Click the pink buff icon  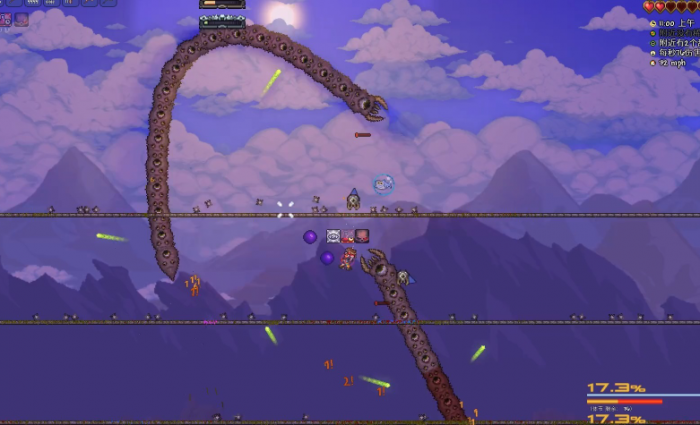click(5, 19)
